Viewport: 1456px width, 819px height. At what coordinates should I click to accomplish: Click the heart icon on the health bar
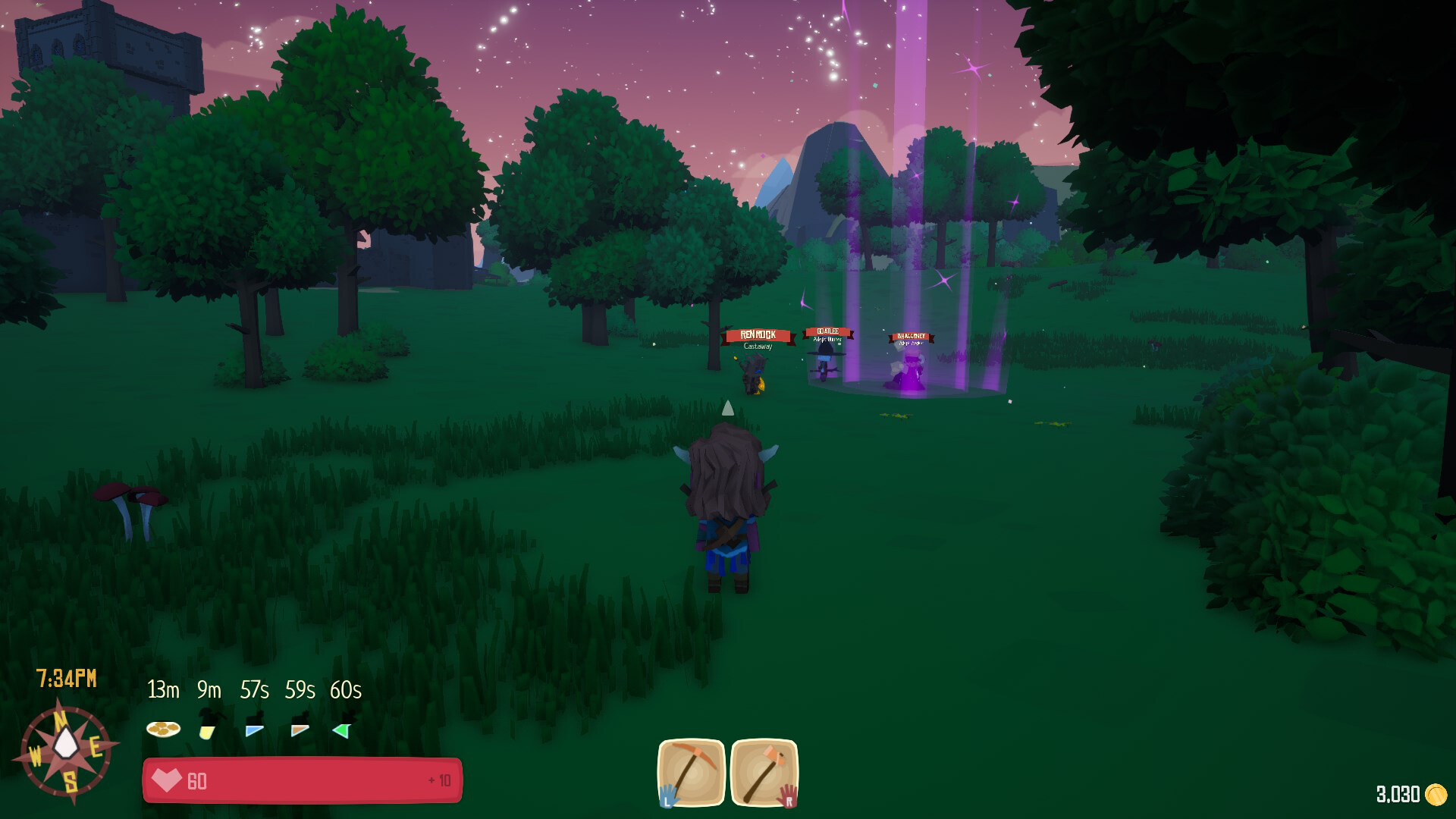(167, 779)
